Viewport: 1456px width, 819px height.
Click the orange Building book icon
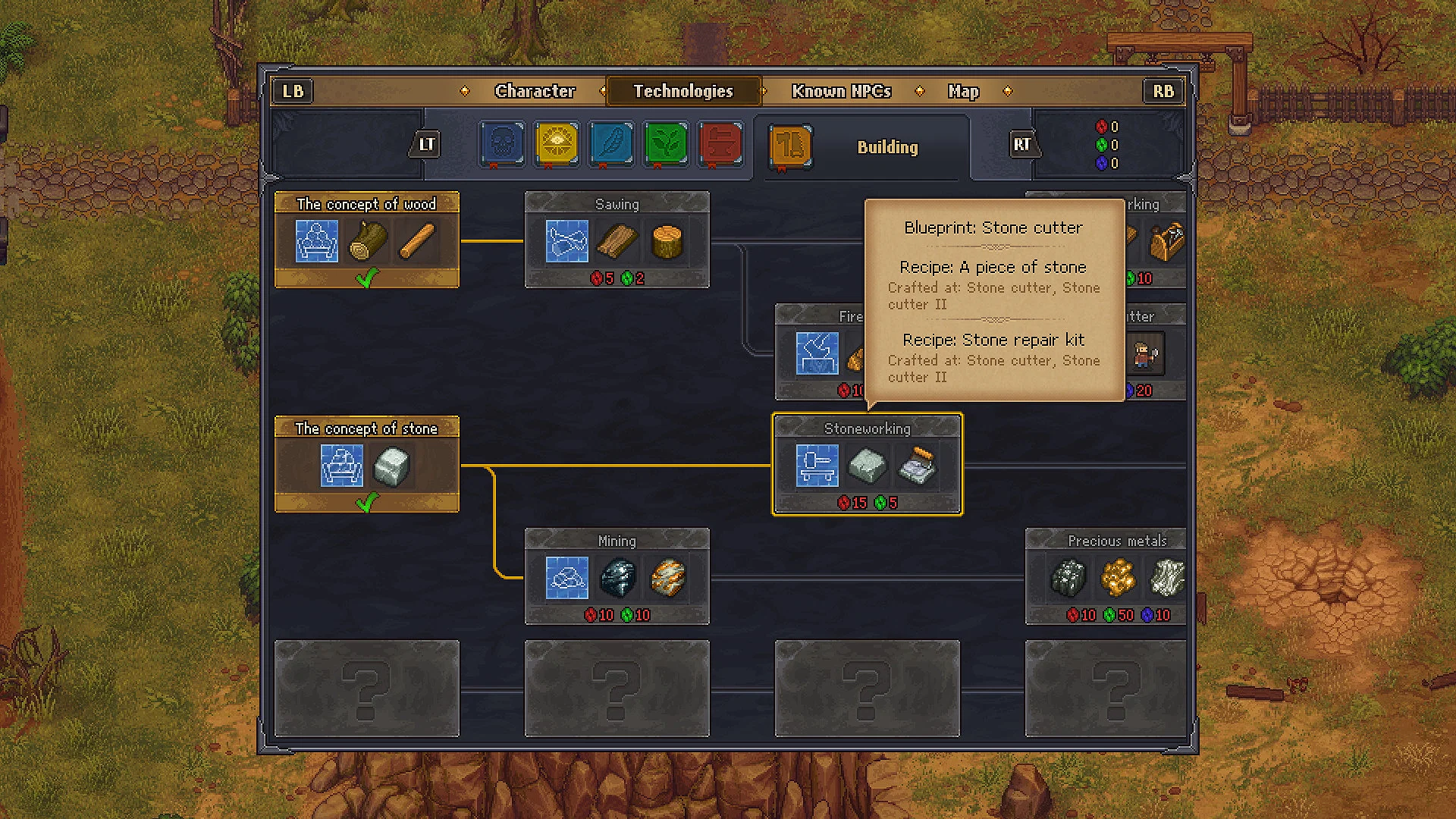point(789,148)
